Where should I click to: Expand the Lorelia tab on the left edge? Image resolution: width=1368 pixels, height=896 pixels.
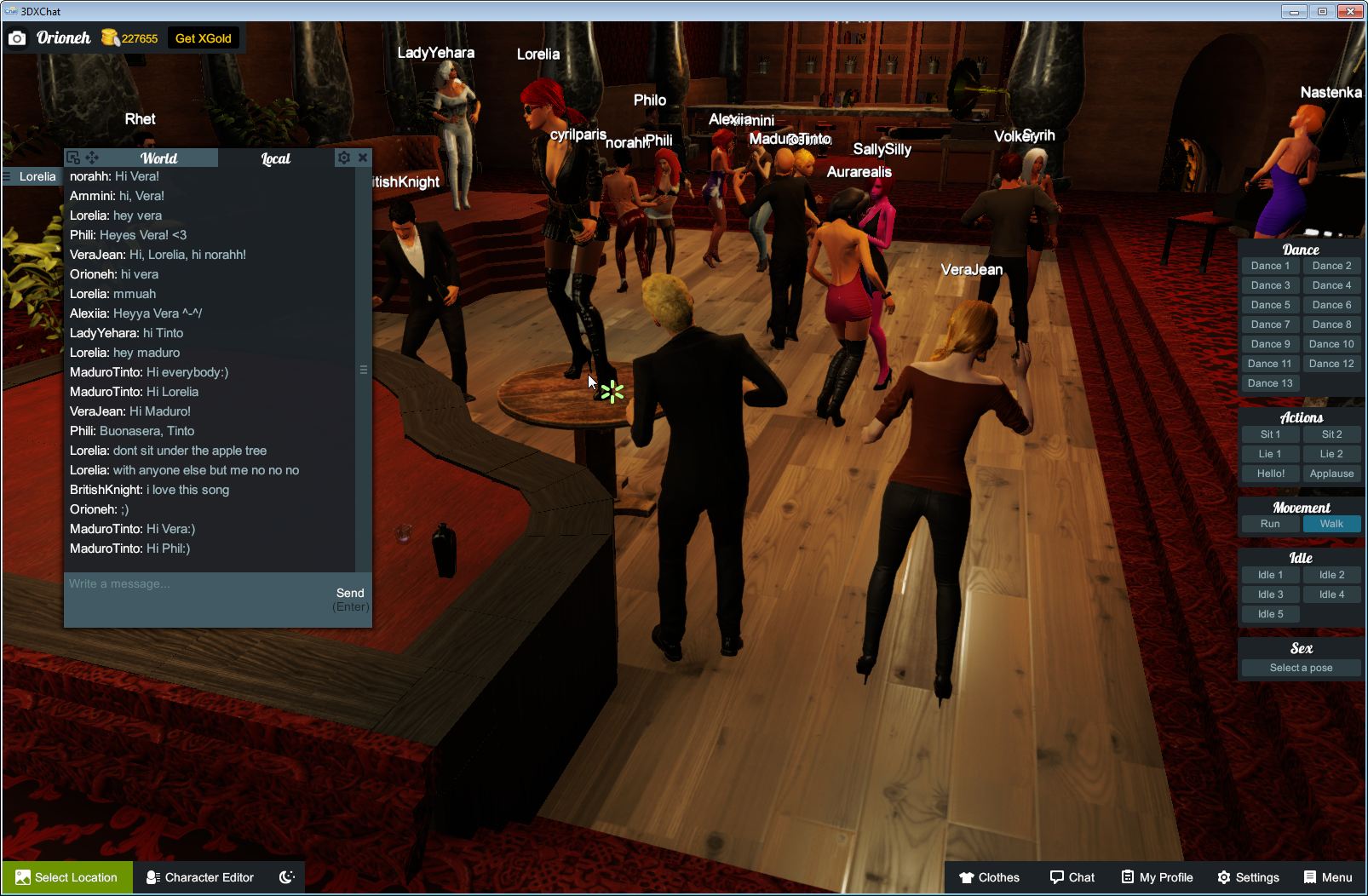[31, 176]
